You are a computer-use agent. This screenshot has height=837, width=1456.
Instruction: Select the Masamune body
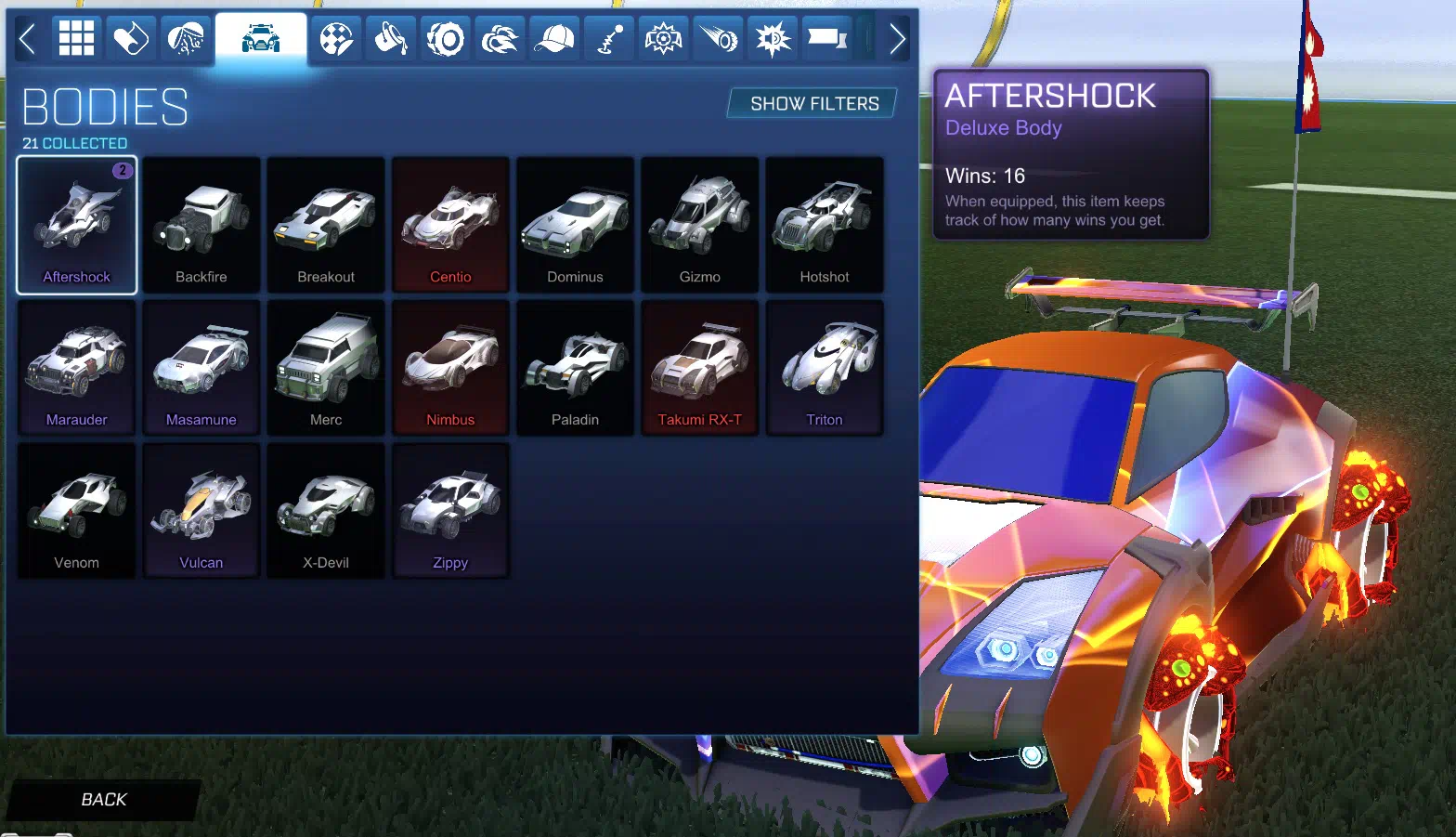click(201, 369)
